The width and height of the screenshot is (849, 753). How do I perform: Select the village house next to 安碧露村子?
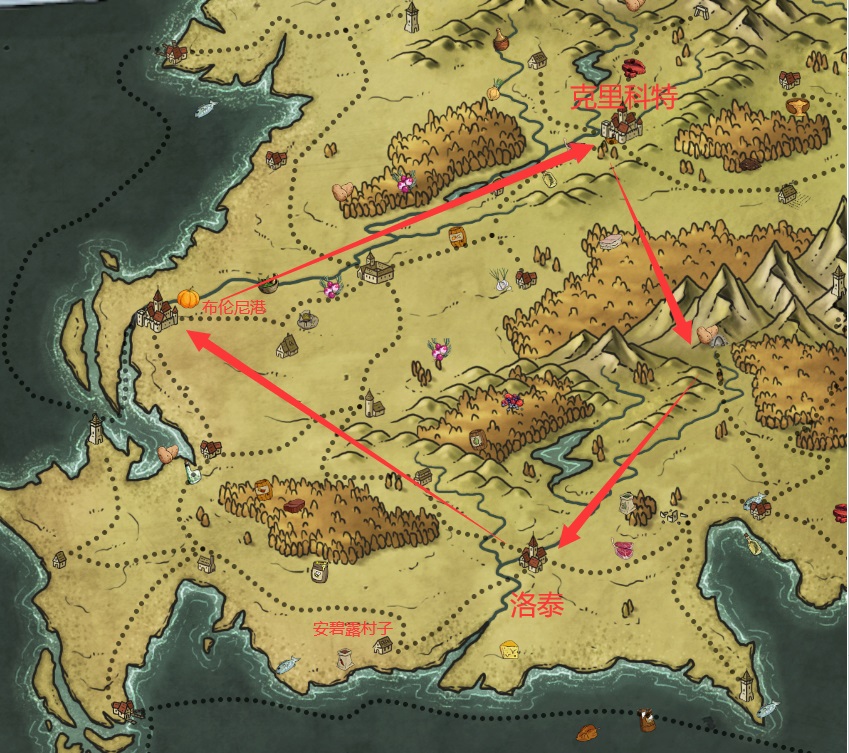click(383, 645)
